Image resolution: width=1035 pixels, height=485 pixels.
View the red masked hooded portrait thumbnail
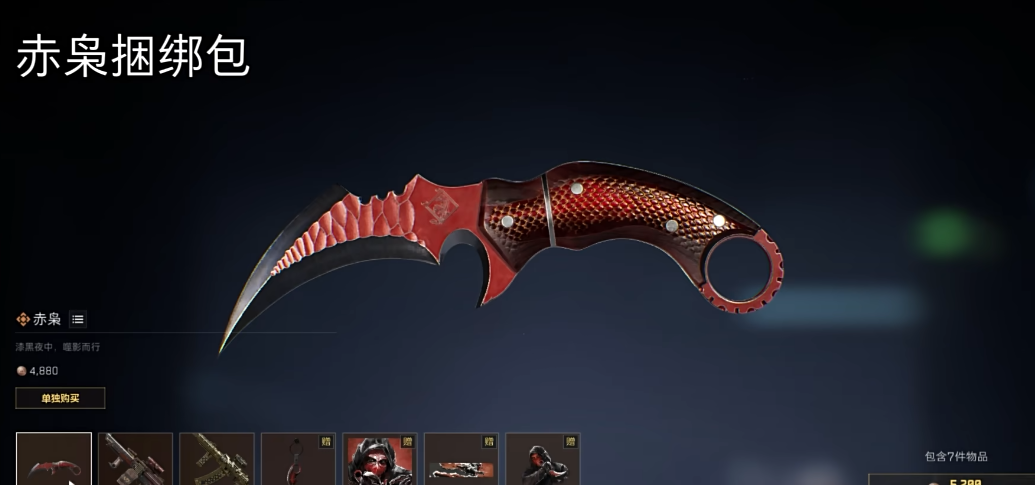380,459
